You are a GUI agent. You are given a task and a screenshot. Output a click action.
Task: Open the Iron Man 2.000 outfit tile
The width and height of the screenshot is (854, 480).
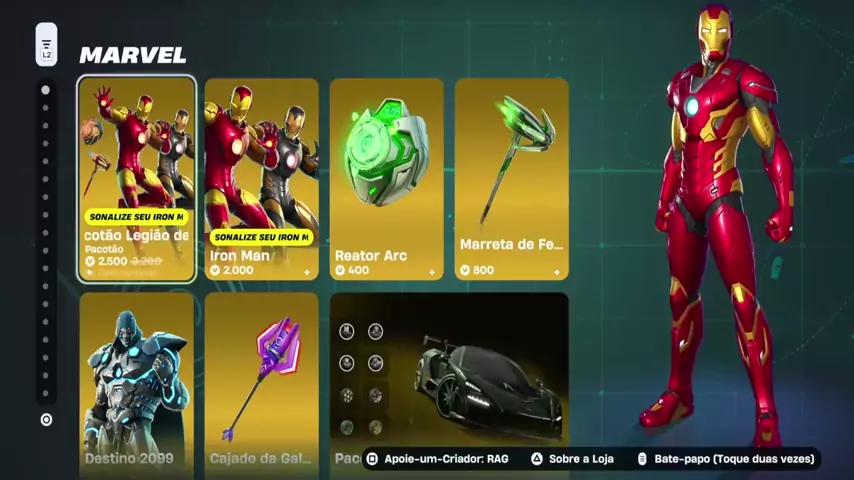[261, 178]
